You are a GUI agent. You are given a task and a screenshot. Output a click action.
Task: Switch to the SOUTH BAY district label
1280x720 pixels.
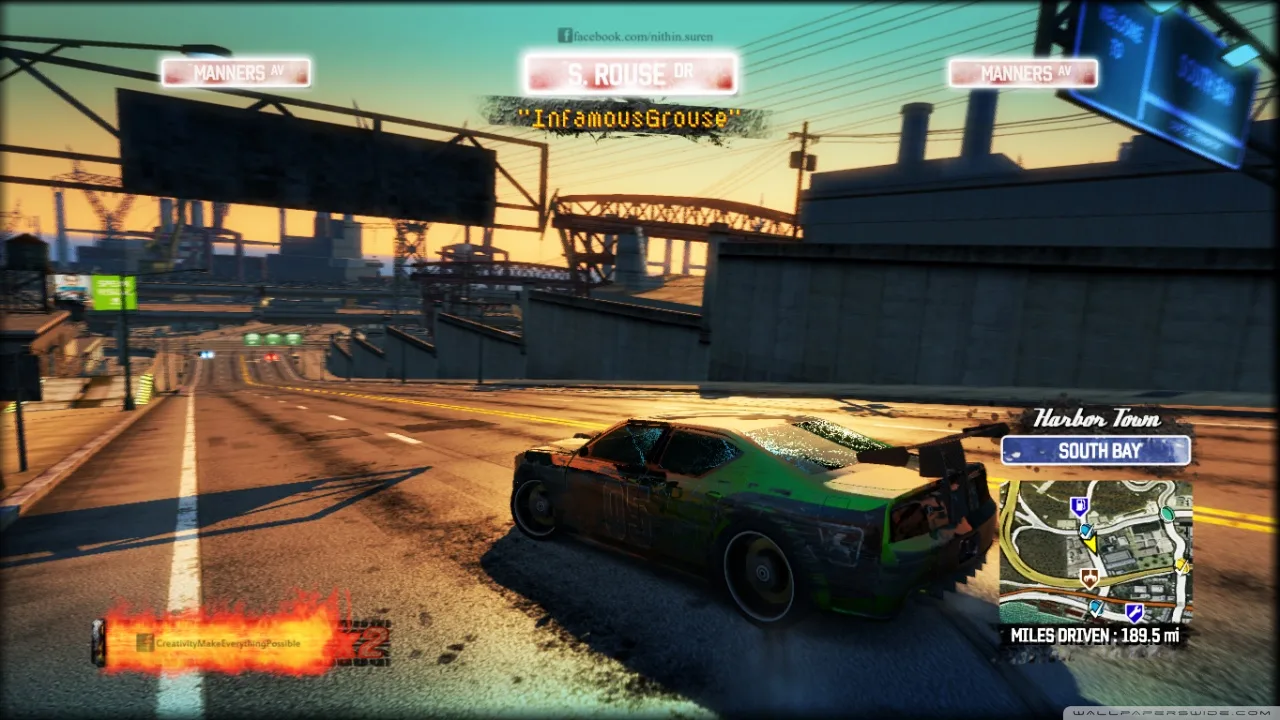click(x=1094, y=451)
